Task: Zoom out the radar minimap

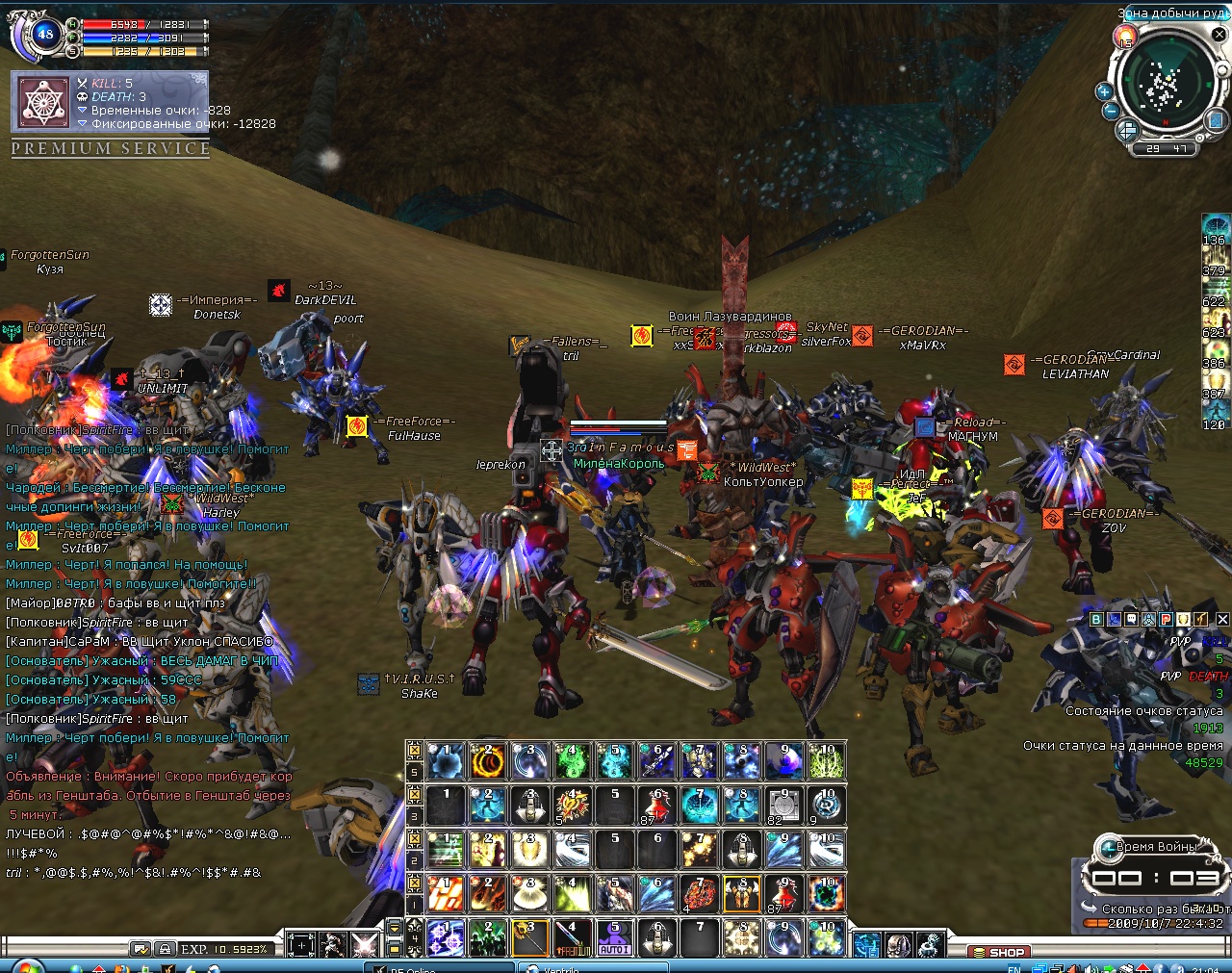Action: point(1110,111)
